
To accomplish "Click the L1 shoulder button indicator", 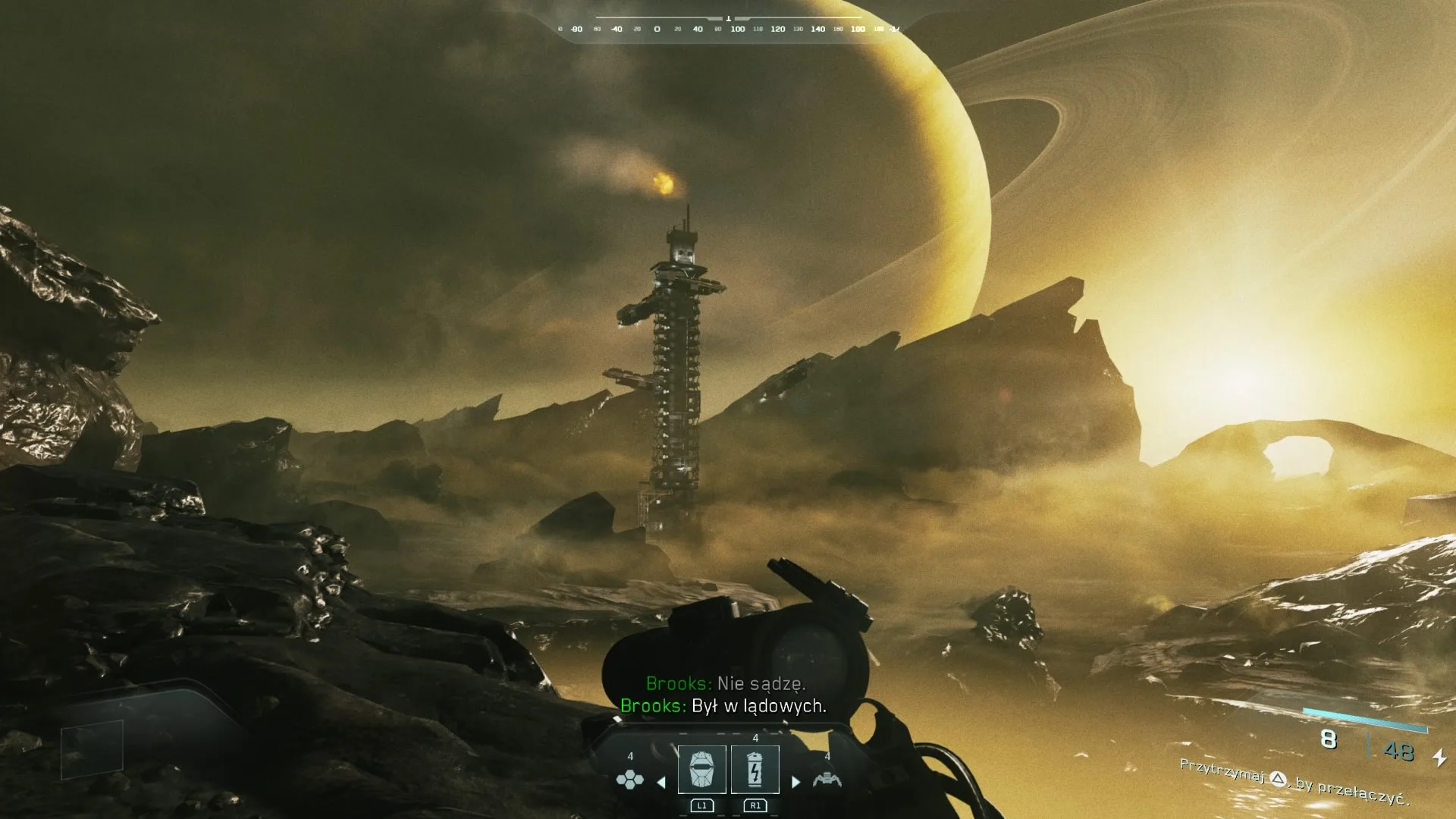I will pyautogui.click(x=702, y=807).
